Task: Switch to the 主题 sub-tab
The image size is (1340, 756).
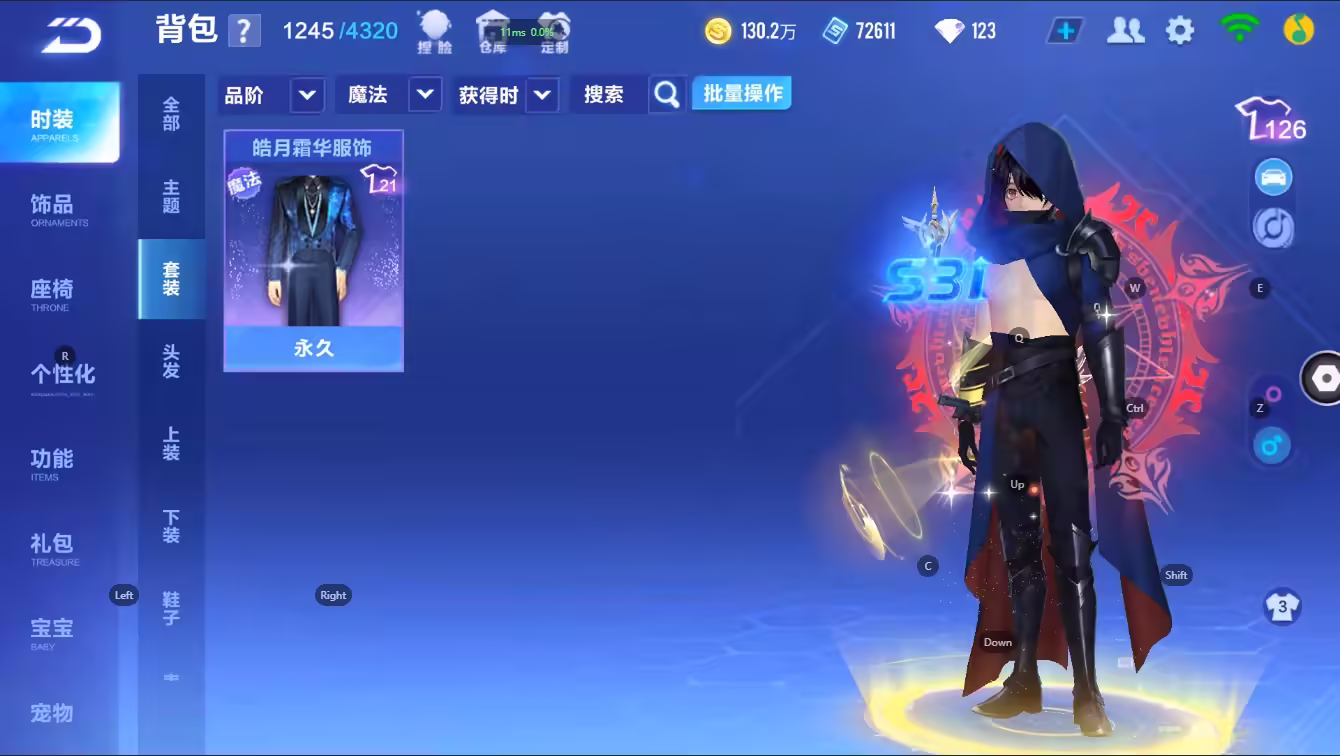Action: (171, 197)
